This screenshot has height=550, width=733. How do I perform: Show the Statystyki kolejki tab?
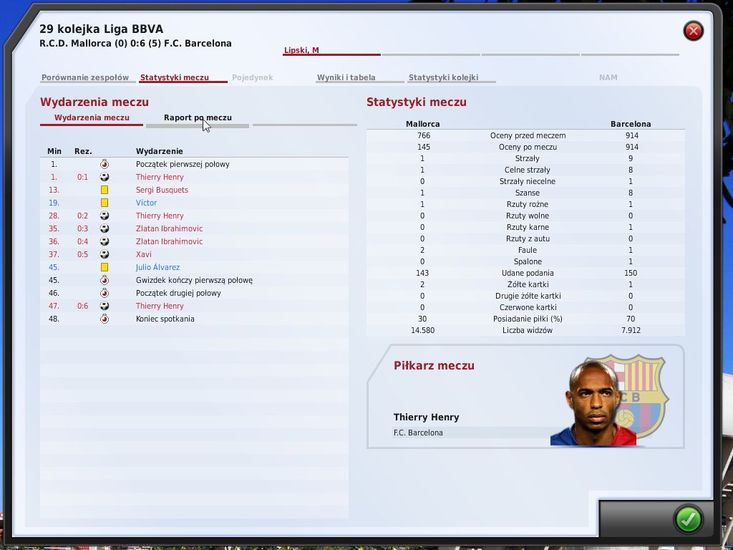click(x=443, y=77)
